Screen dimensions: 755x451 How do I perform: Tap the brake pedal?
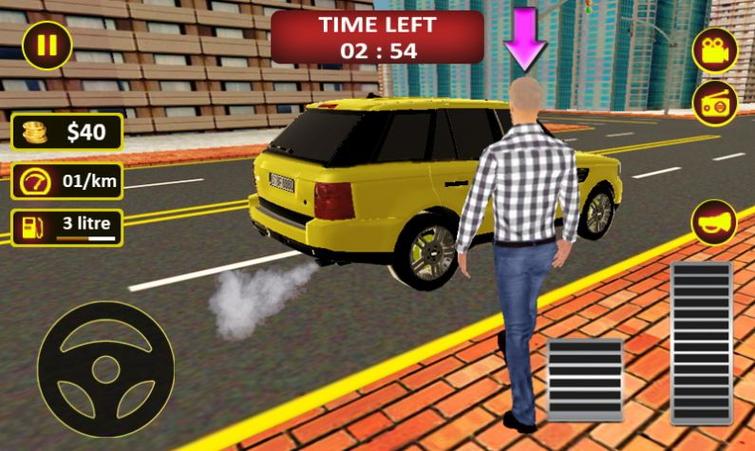tap(585, 379)
